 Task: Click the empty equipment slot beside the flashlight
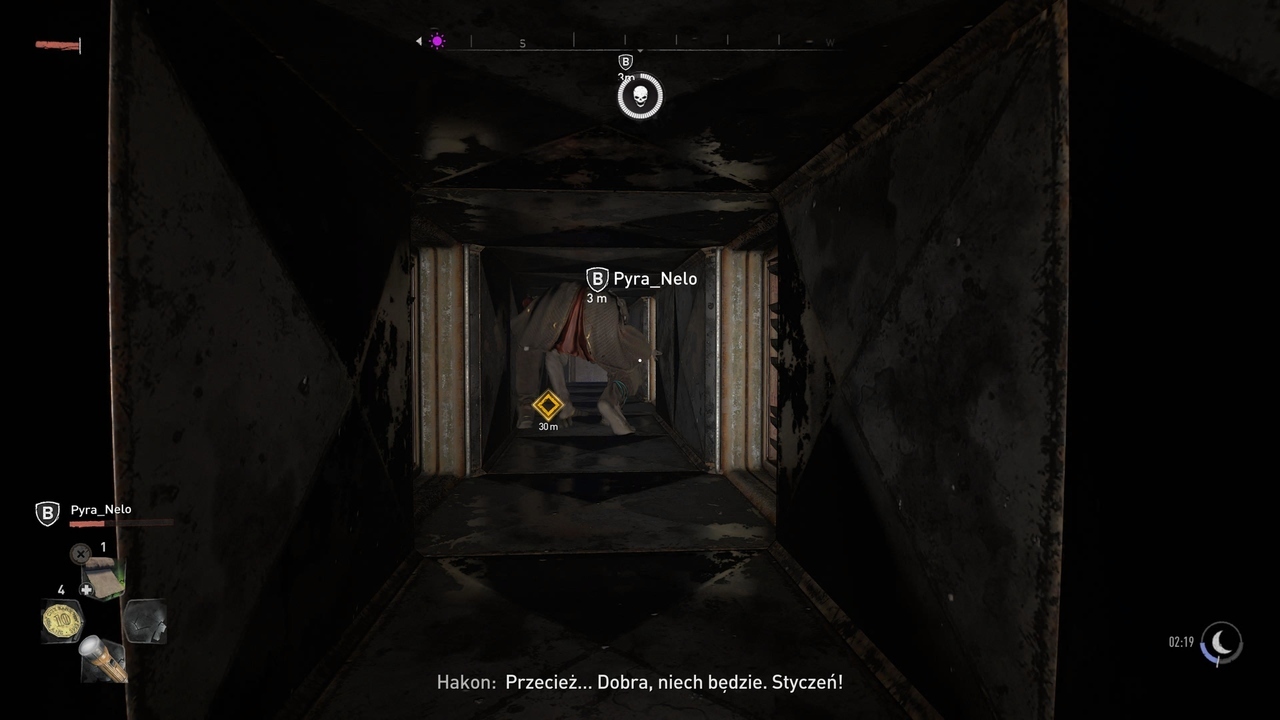click(x=145, y=621)
